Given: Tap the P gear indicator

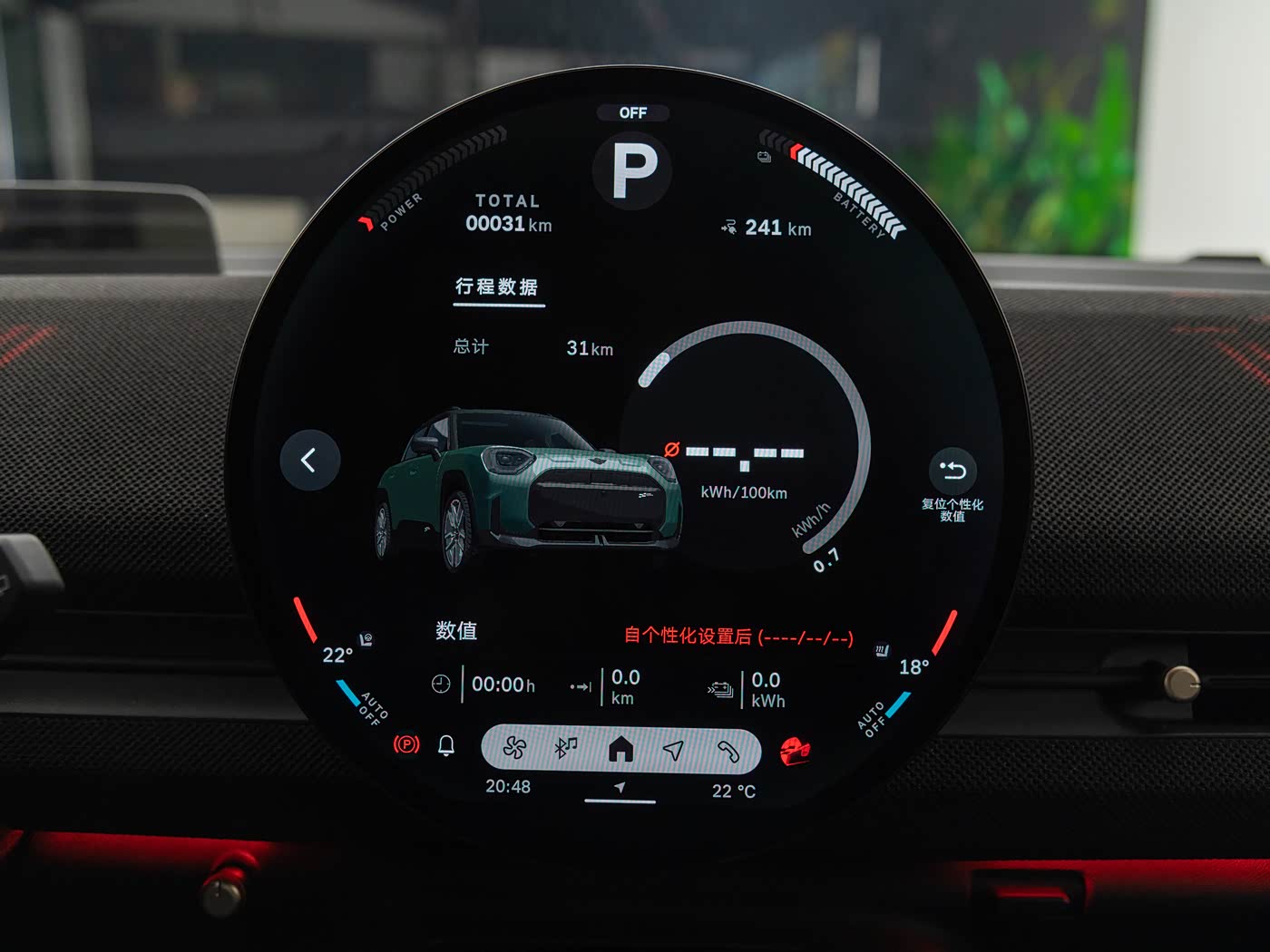Looking at the screenshot, I should [634, 170].
